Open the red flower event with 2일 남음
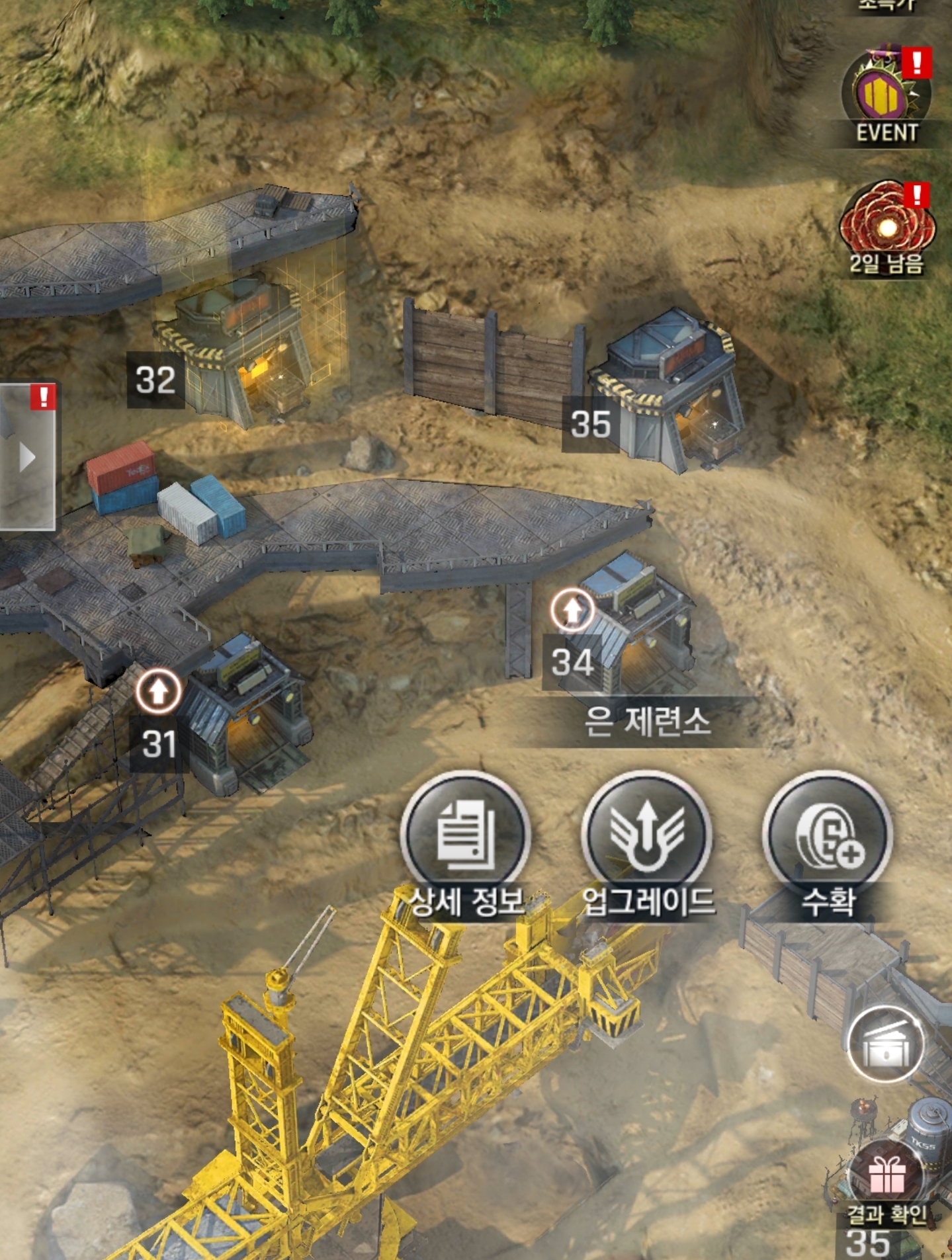This screenshot has height=1260, width=952. tap(886, 225)
